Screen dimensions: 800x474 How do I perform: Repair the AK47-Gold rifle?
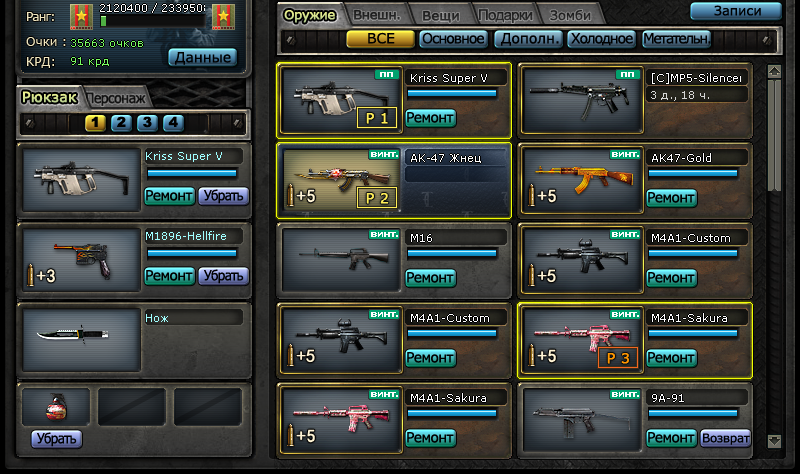click(671, 198)
